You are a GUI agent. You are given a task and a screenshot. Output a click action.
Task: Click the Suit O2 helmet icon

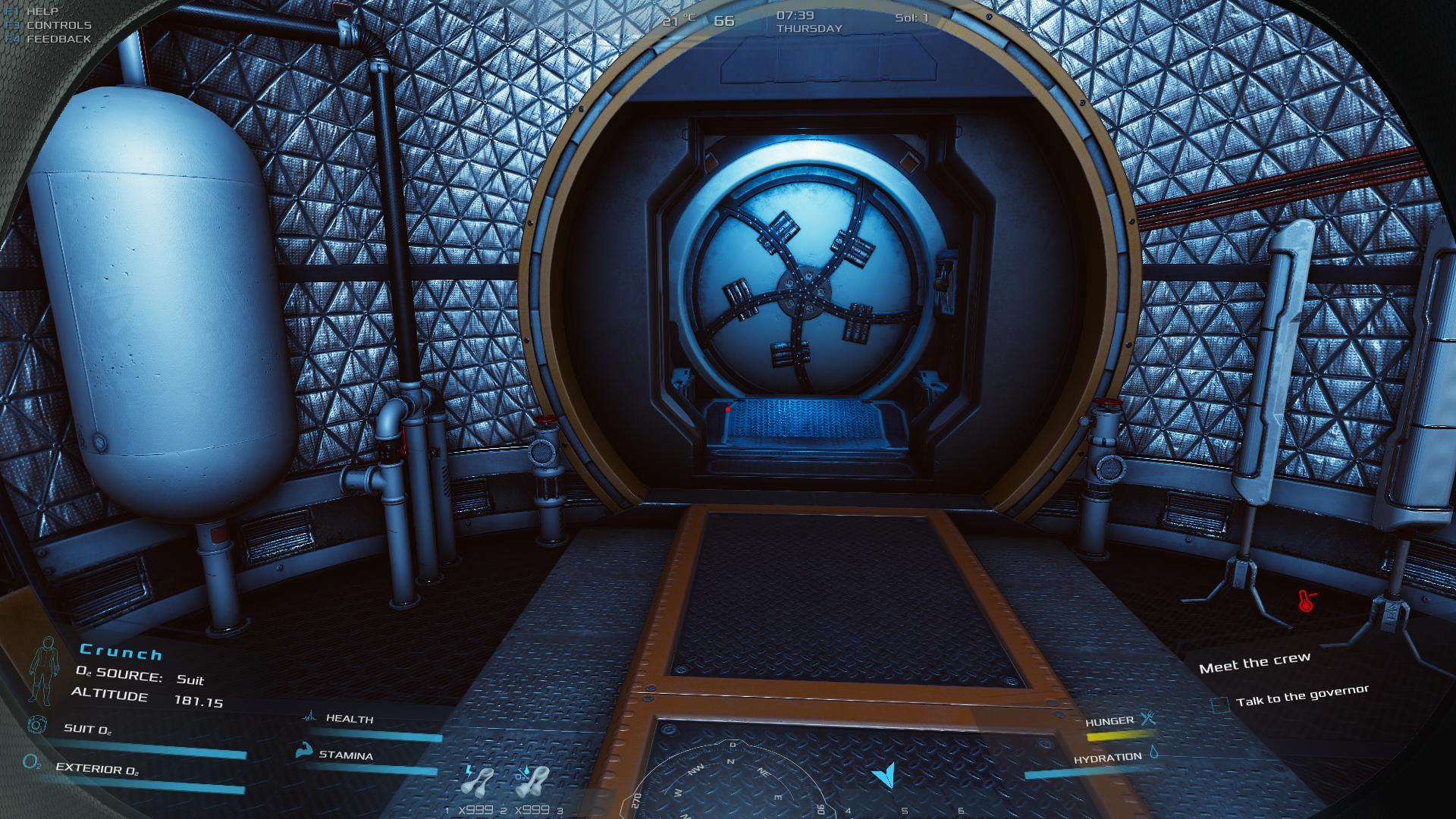point(36,726)
